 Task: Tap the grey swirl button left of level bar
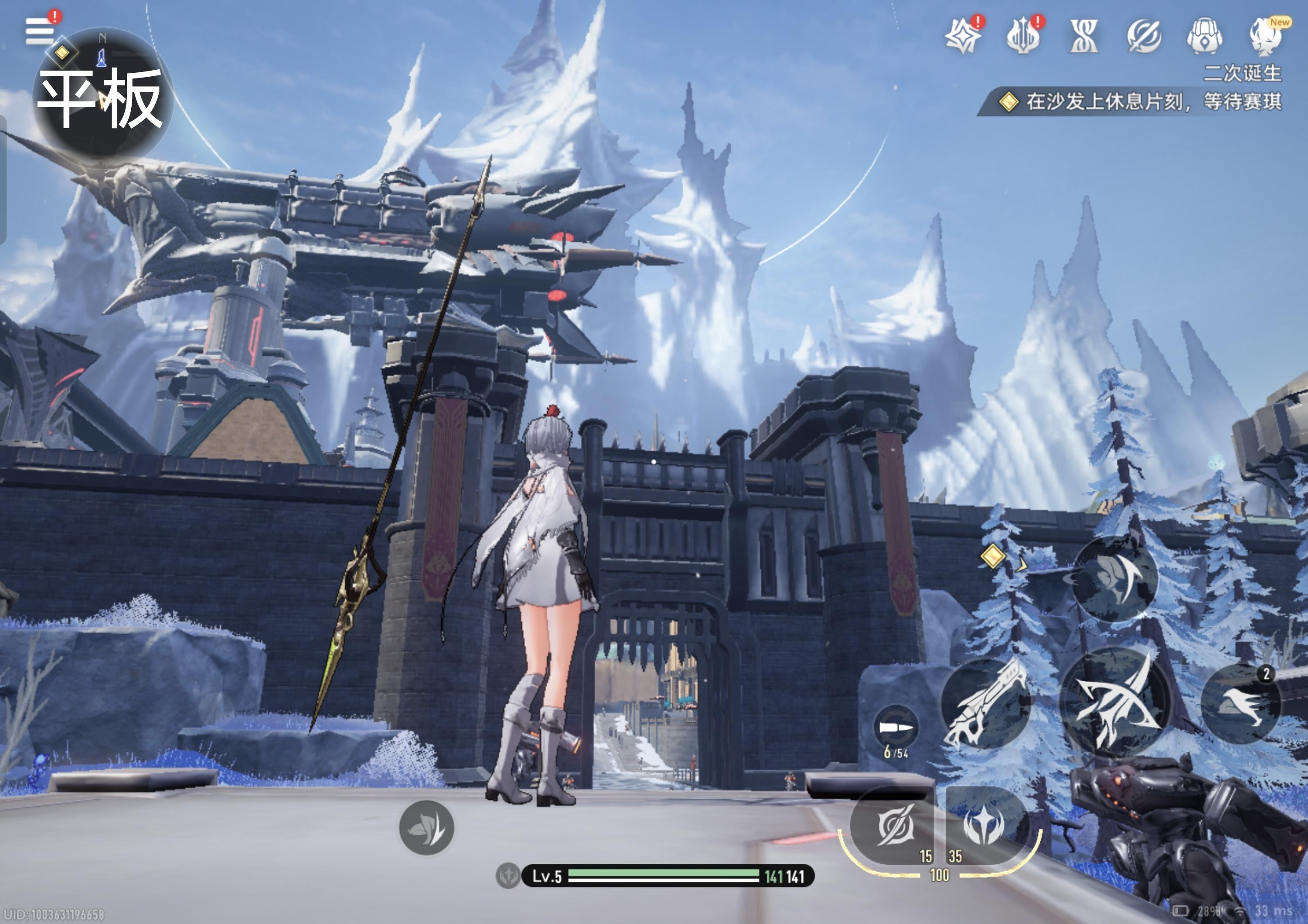(426, 828)
